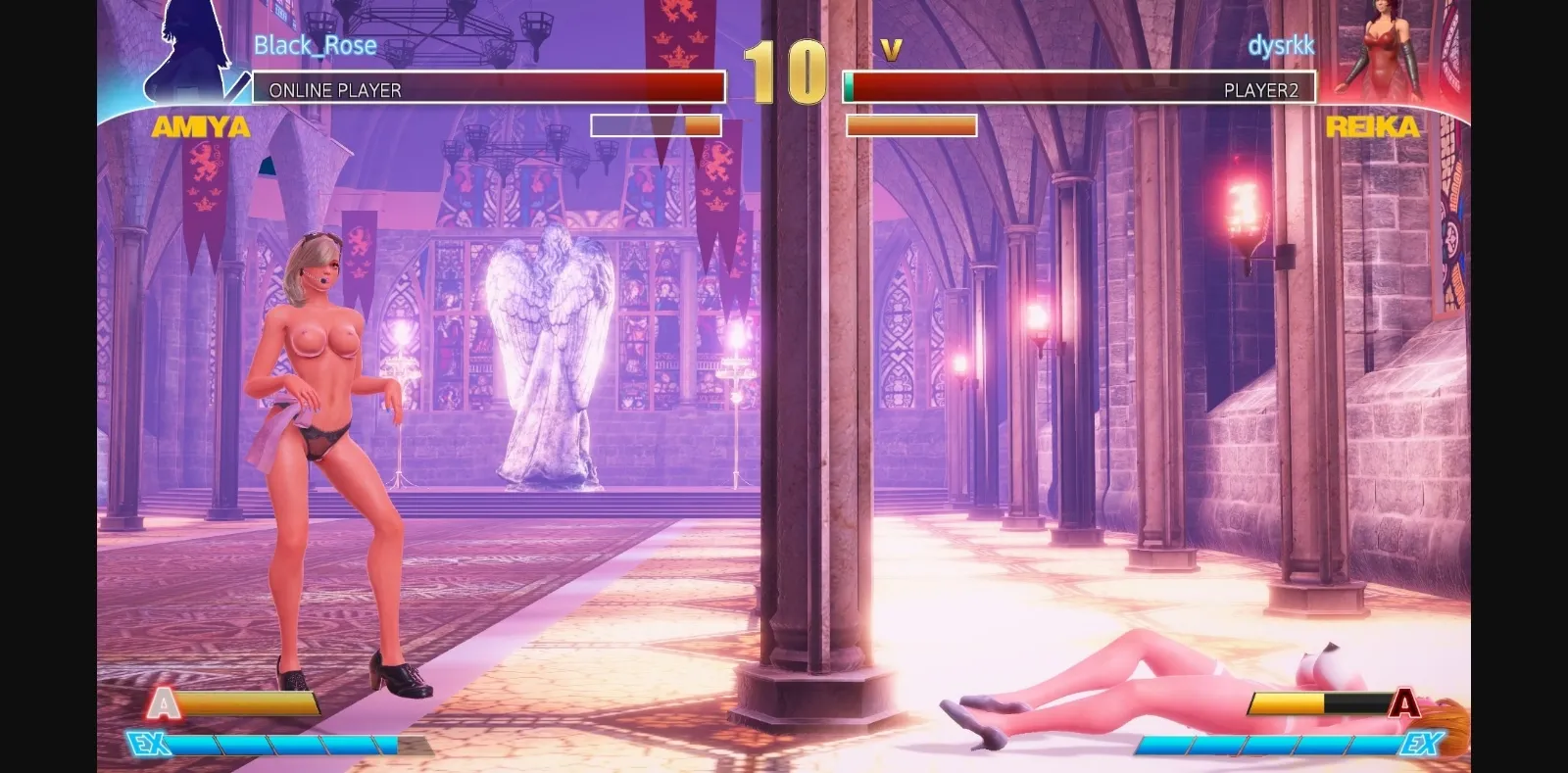
Task: Select the Black_Rose player name
Action: point(315,45)
